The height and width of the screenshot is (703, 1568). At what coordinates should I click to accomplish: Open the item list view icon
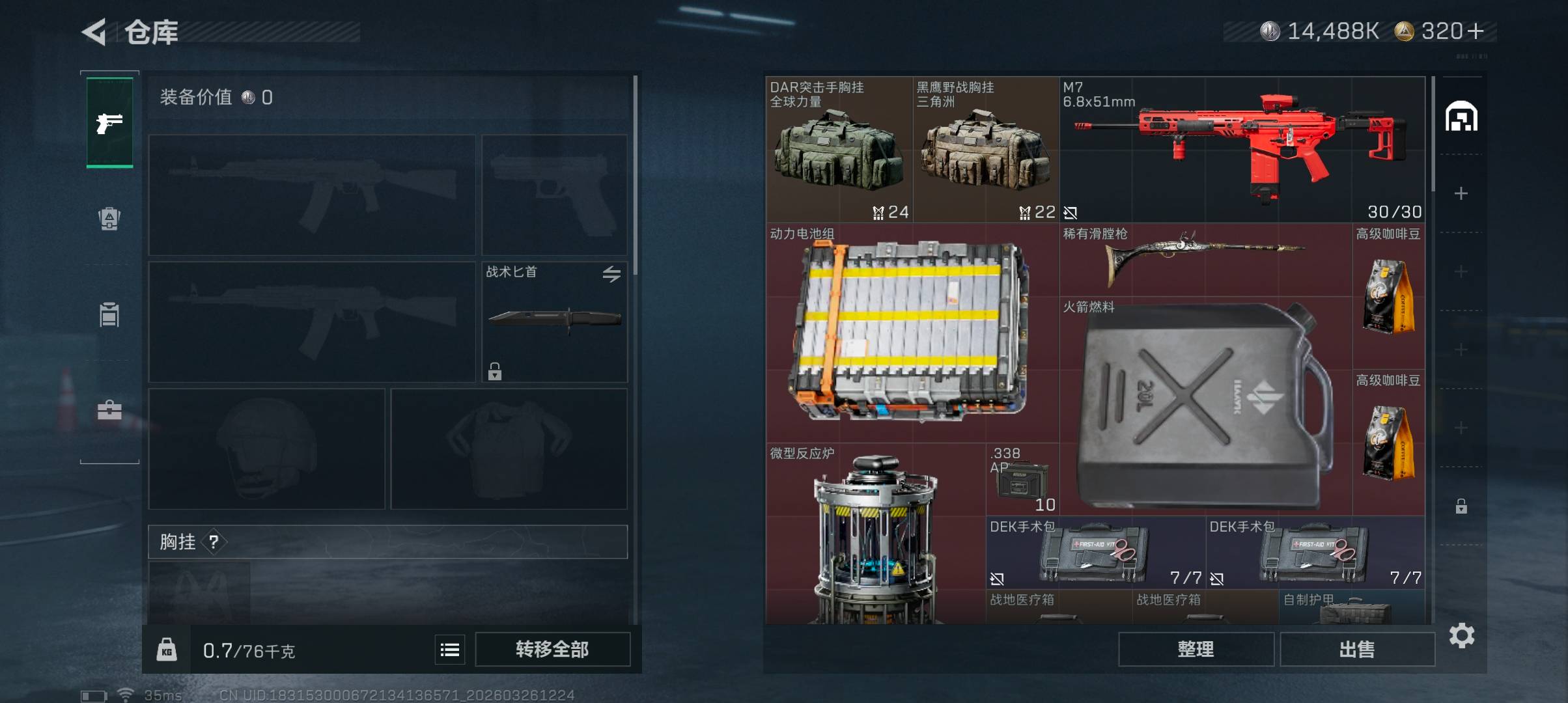450,650
